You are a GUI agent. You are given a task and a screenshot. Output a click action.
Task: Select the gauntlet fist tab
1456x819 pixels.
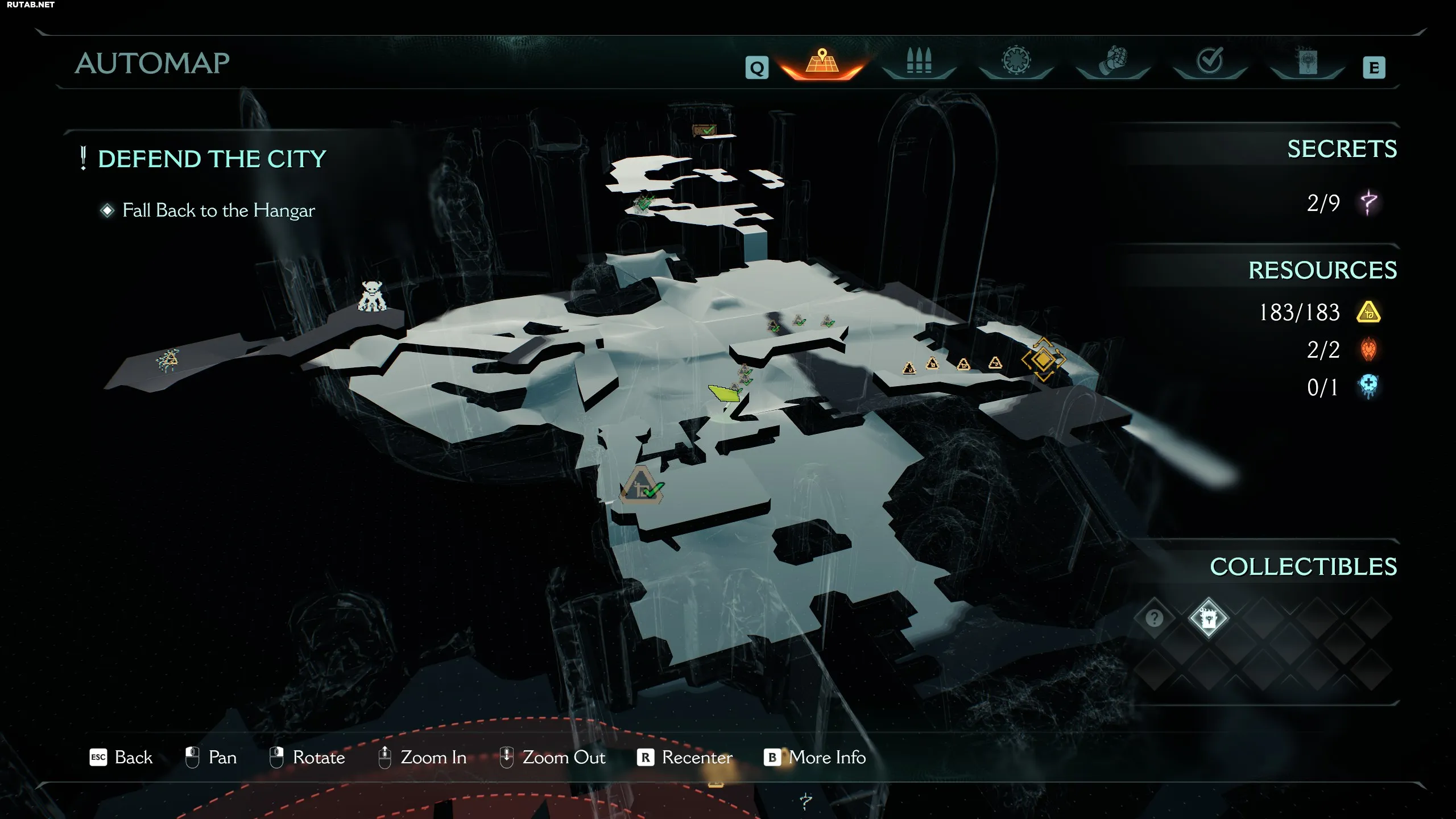1112,61
